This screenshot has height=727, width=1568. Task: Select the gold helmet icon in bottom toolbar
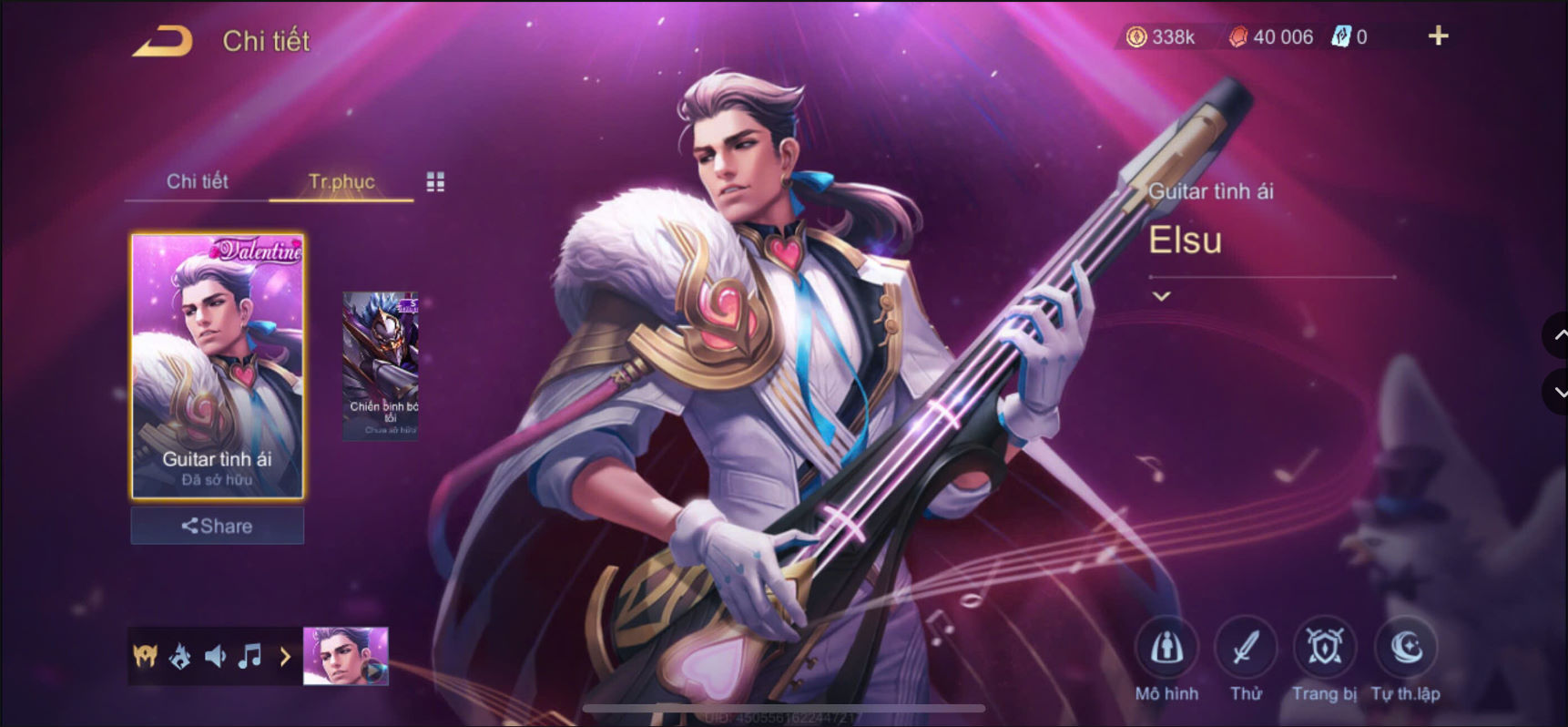click(x=146, y=656)
